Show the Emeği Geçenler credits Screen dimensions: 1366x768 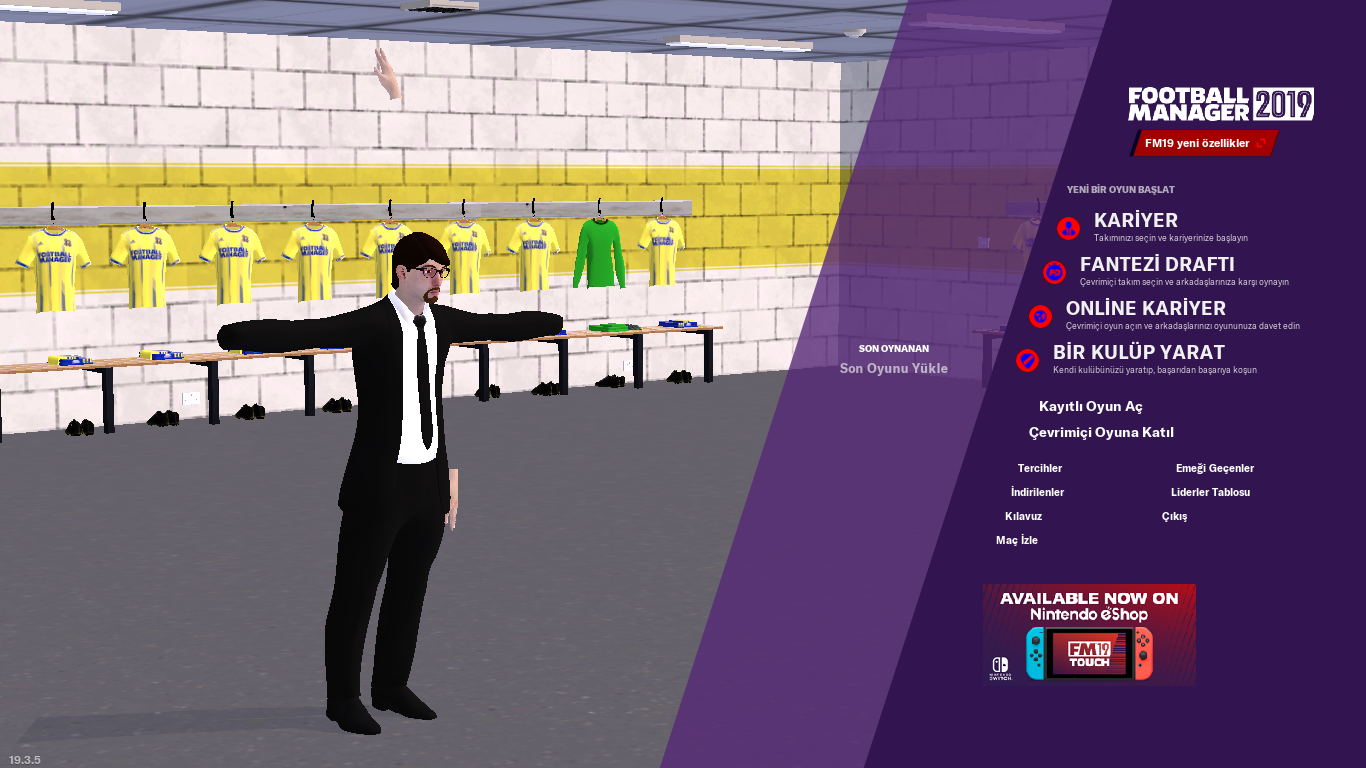pyautogui.click(x=1214, y=469)
